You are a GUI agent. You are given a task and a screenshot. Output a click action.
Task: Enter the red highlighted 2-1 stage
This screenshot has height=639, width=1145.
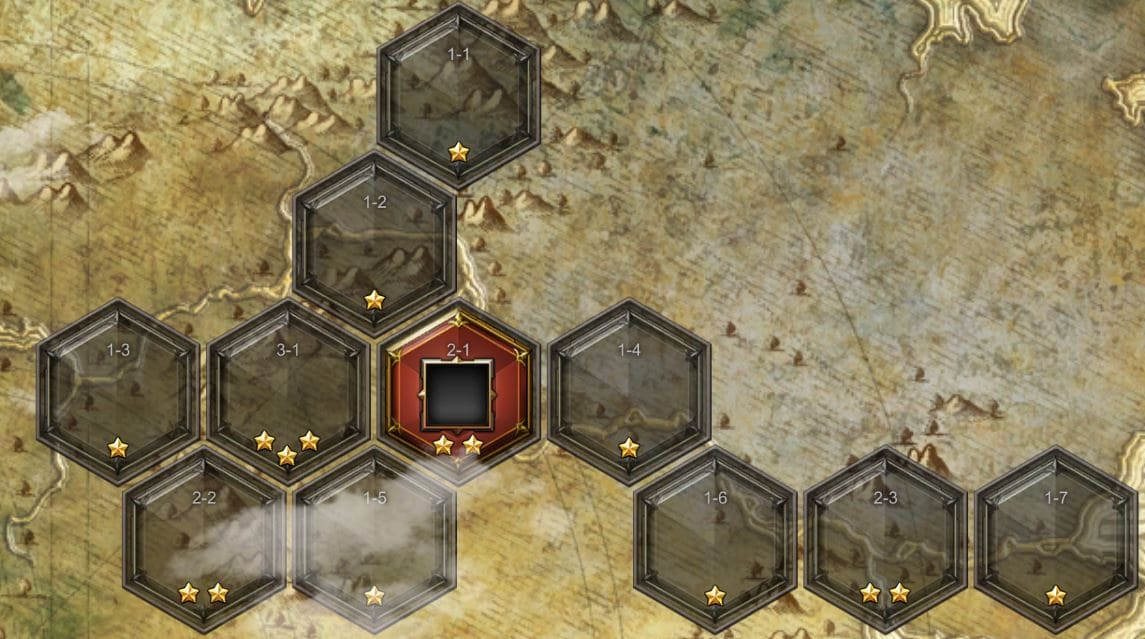[458, 394]
